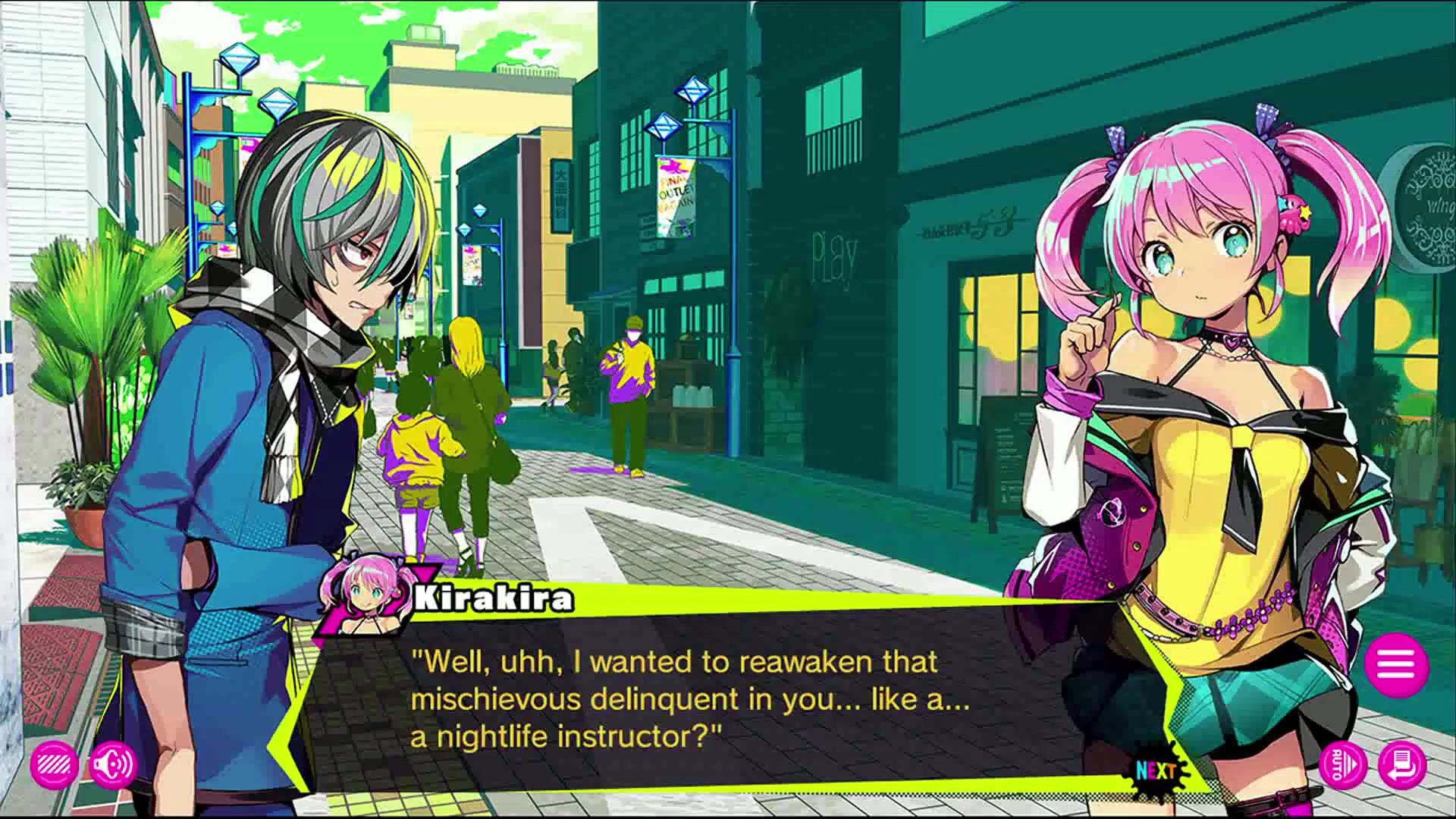Viewport: 1456px width, 819px height.
Task: Hide the text window with striped icon
Action: [x=55, y=766]
